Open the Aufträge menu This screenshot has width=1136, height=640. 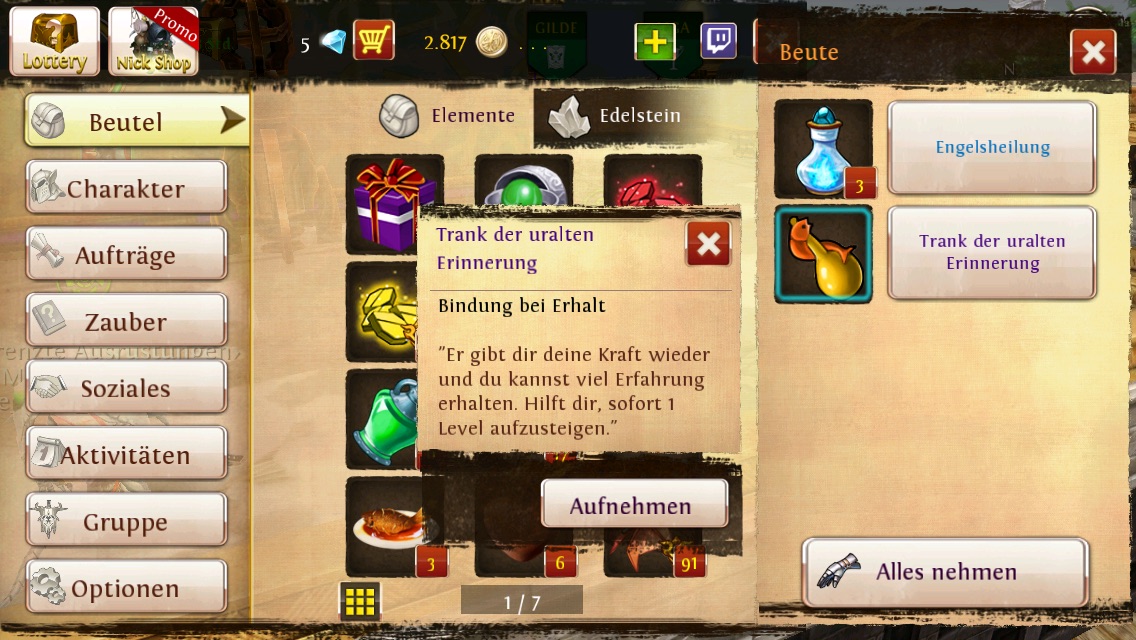pyautogui.click(x=126, y=255)
